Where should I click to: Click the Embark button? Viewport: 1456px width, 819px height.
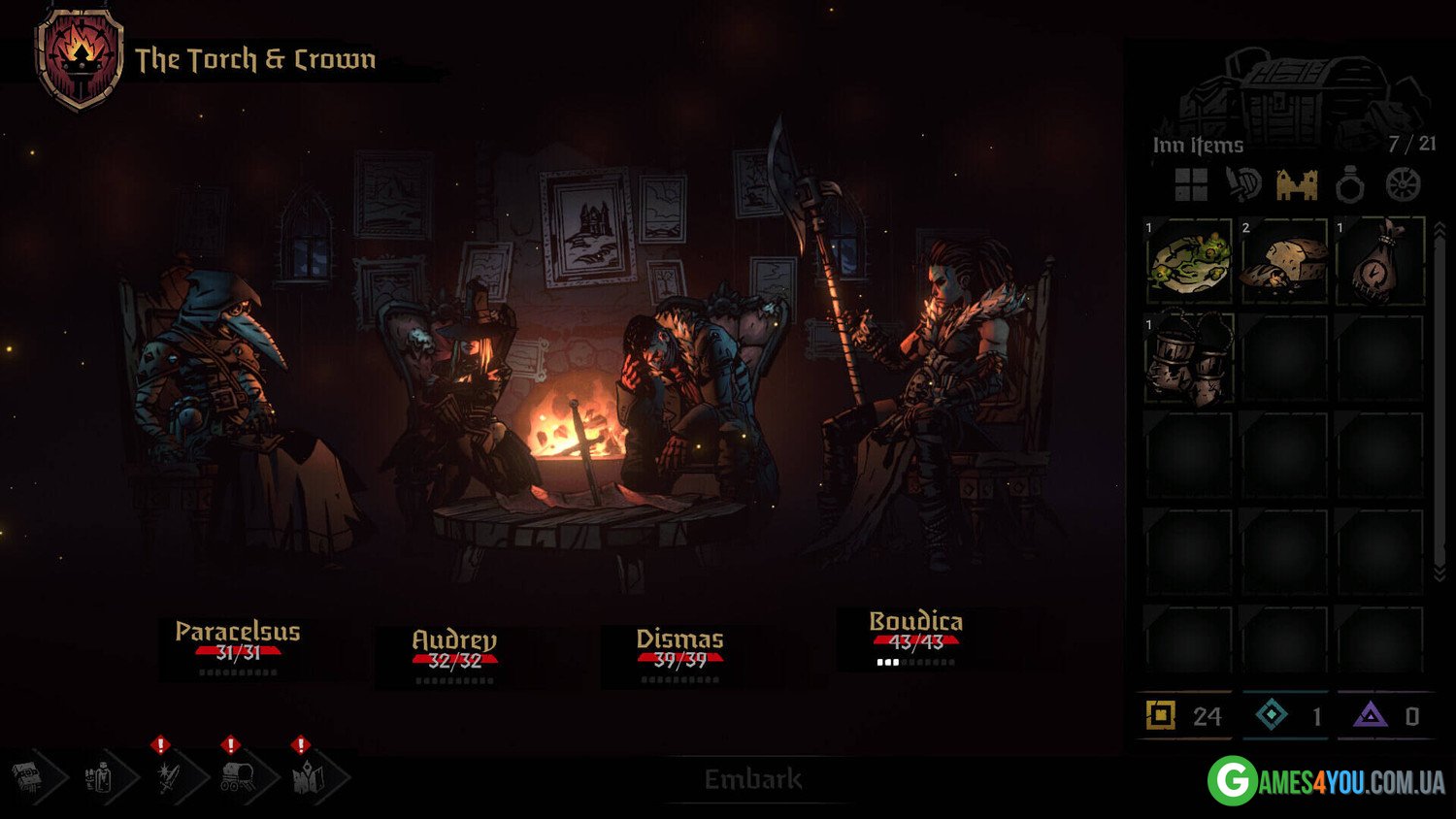point(753,779)
